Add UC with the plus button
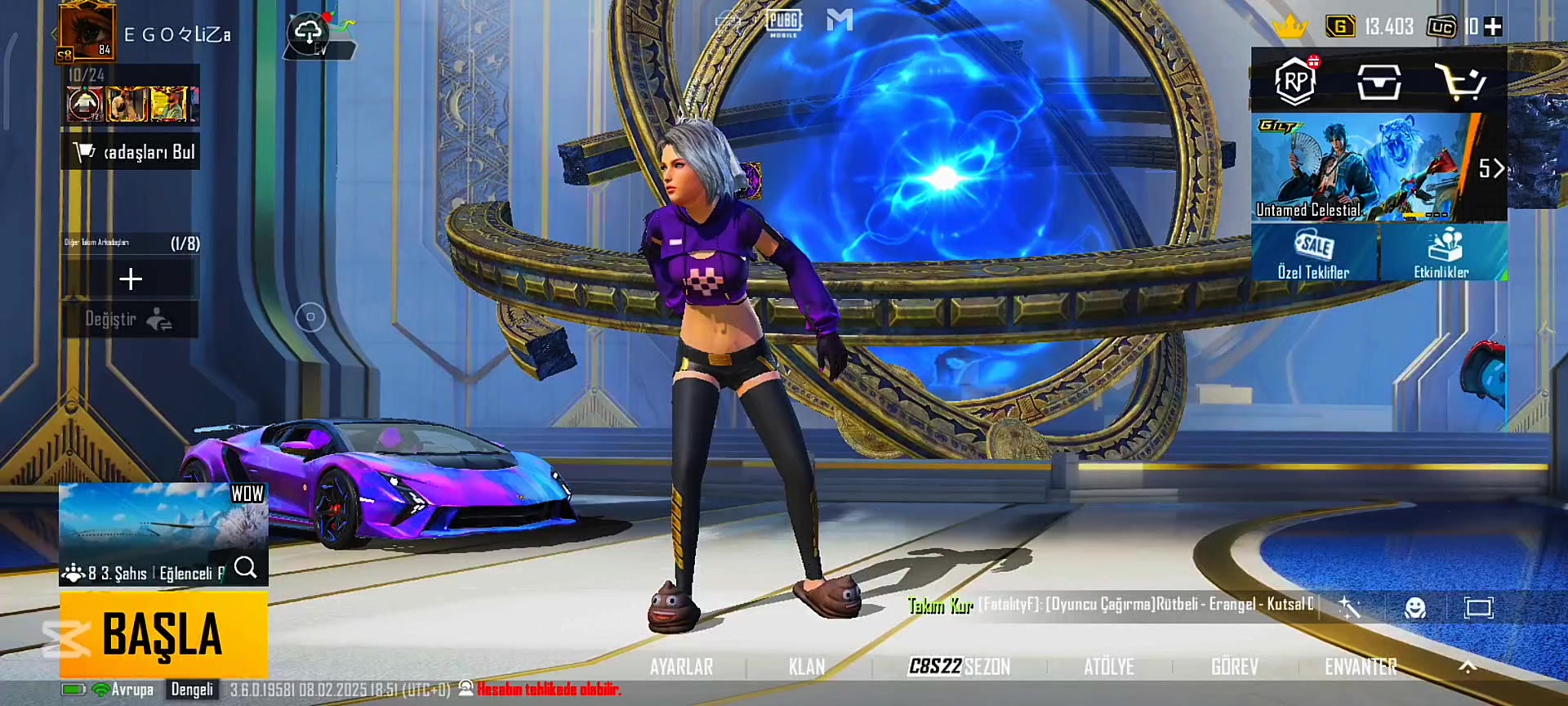1568x706 pixels. point(1493,27)
